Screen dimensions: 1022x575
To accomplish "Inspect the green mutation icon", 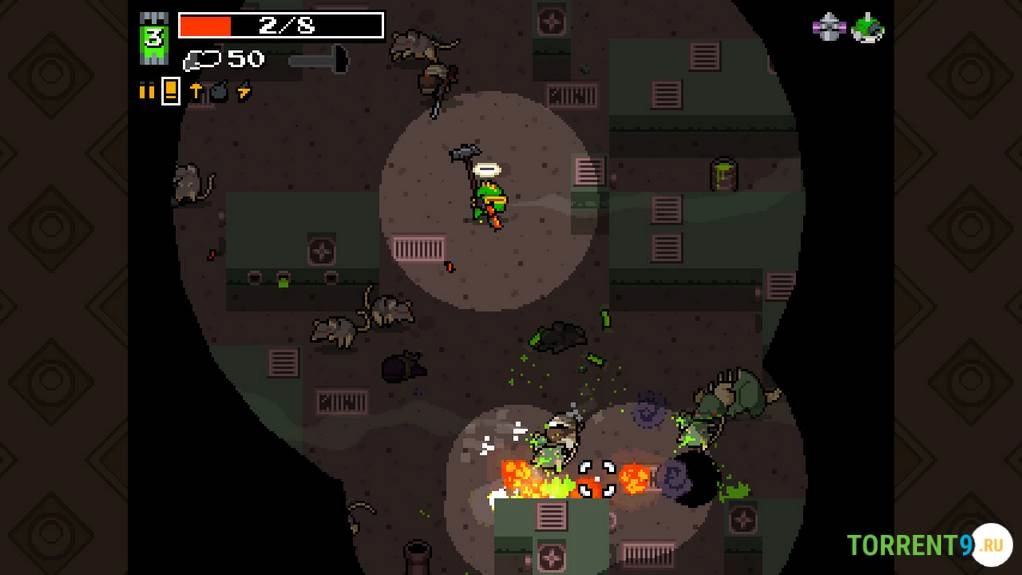I will pyautogui.click(x=866, y=28).
